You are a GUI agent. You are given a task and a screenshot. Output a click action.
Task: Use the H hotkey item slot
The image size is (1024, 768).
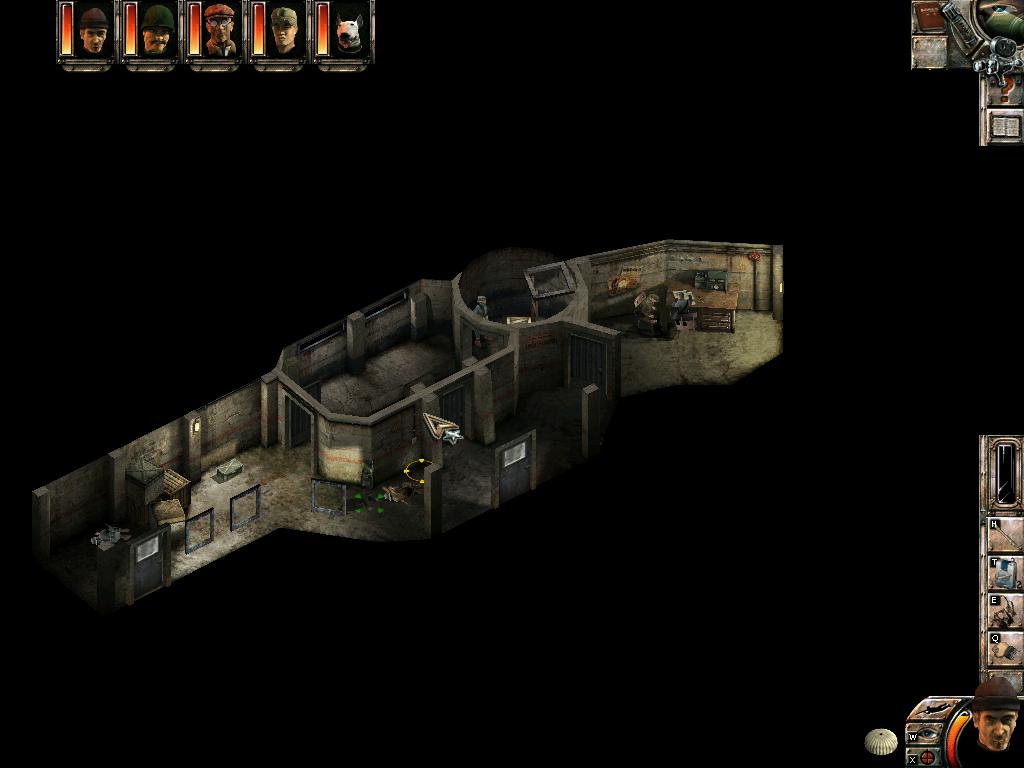tap(1005, 536)
